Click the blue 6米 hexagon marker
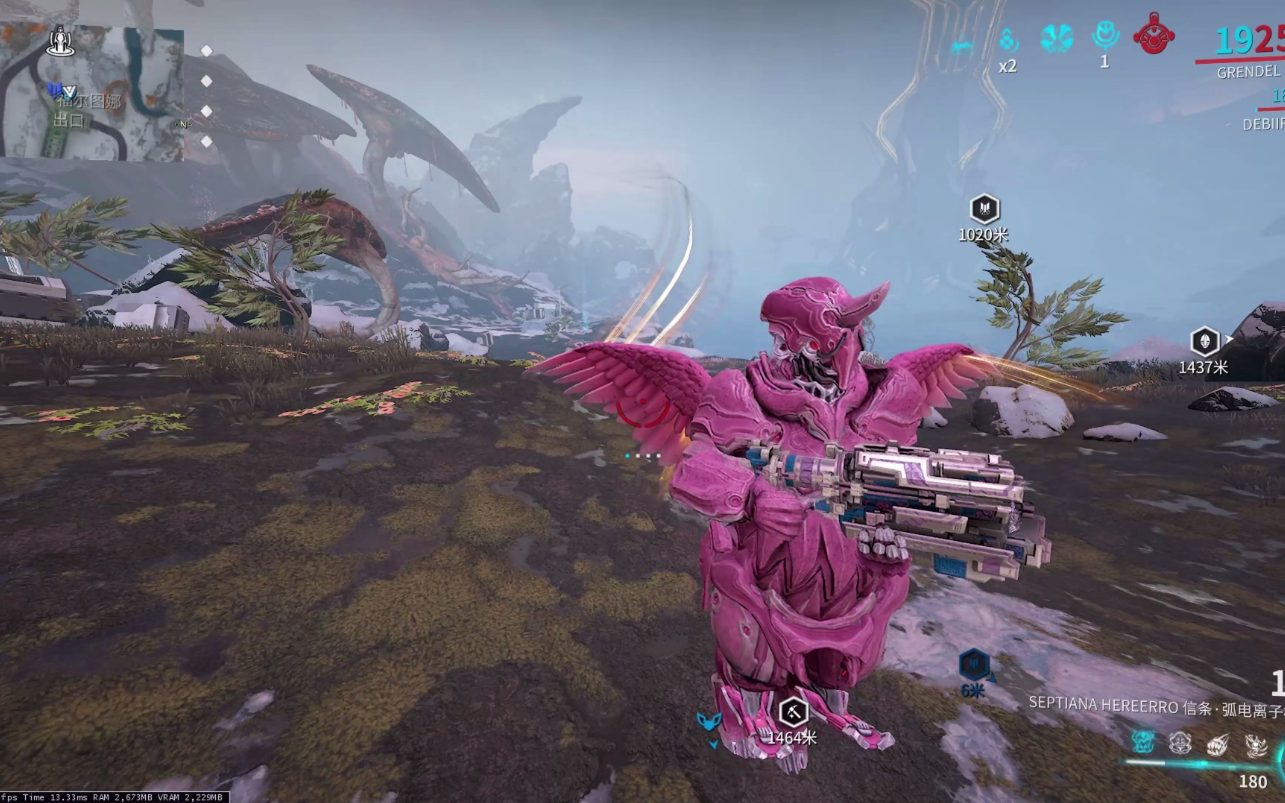1285x803 pixels. (x=974, y=664)
